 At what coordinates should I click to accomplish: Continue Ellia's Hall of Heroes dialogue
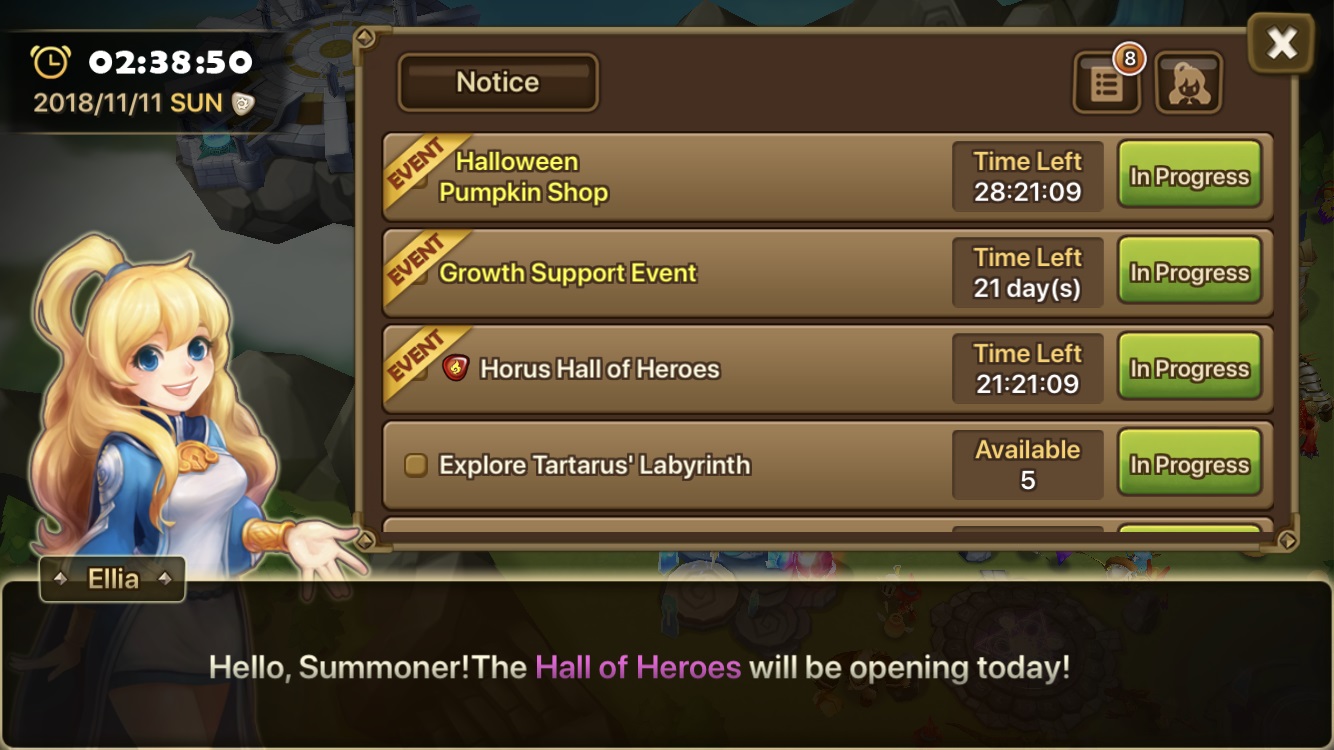[666, 667]
